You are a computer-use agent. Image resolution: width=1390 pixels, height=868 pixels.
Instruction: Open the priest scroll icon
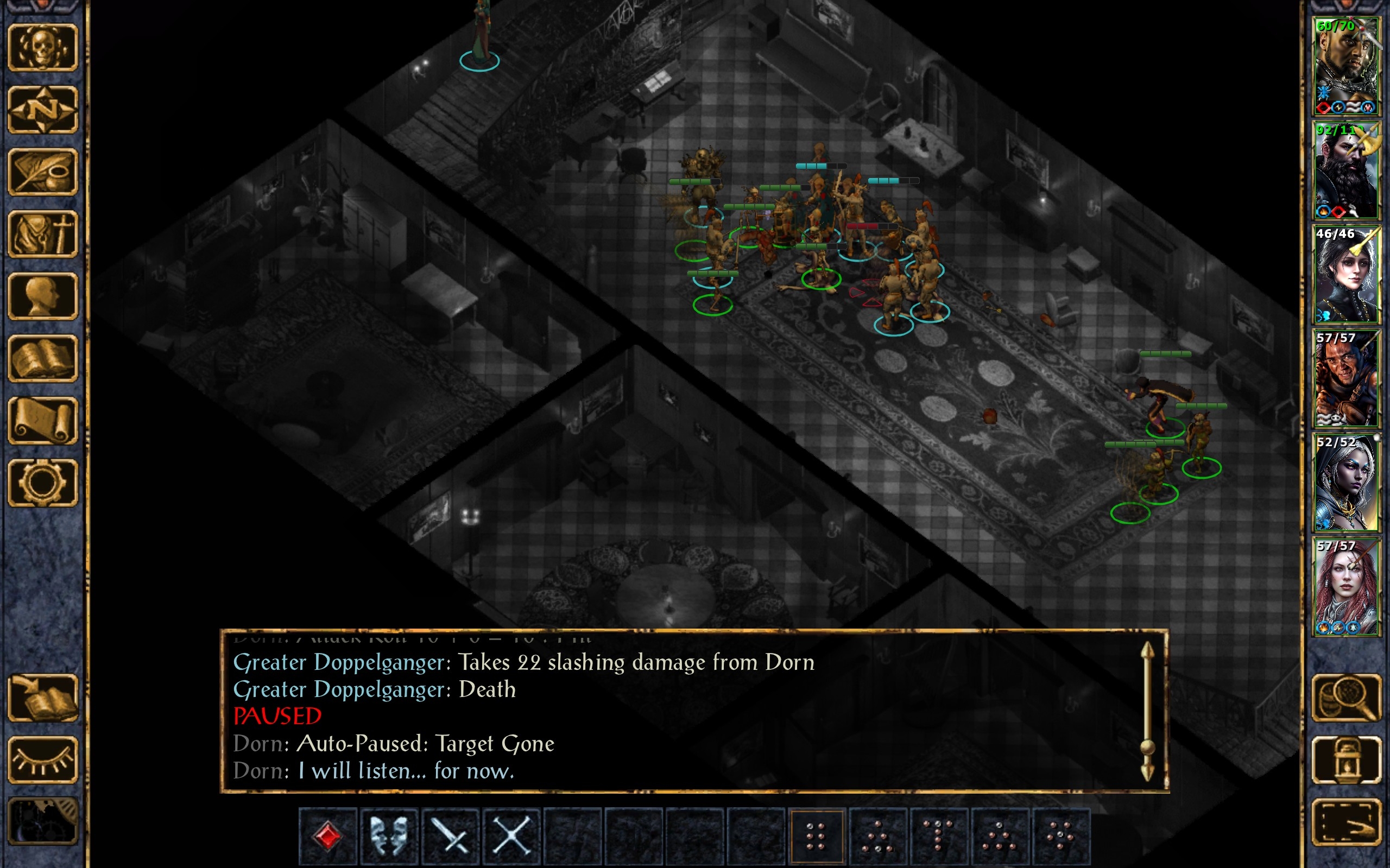point(42,420)
